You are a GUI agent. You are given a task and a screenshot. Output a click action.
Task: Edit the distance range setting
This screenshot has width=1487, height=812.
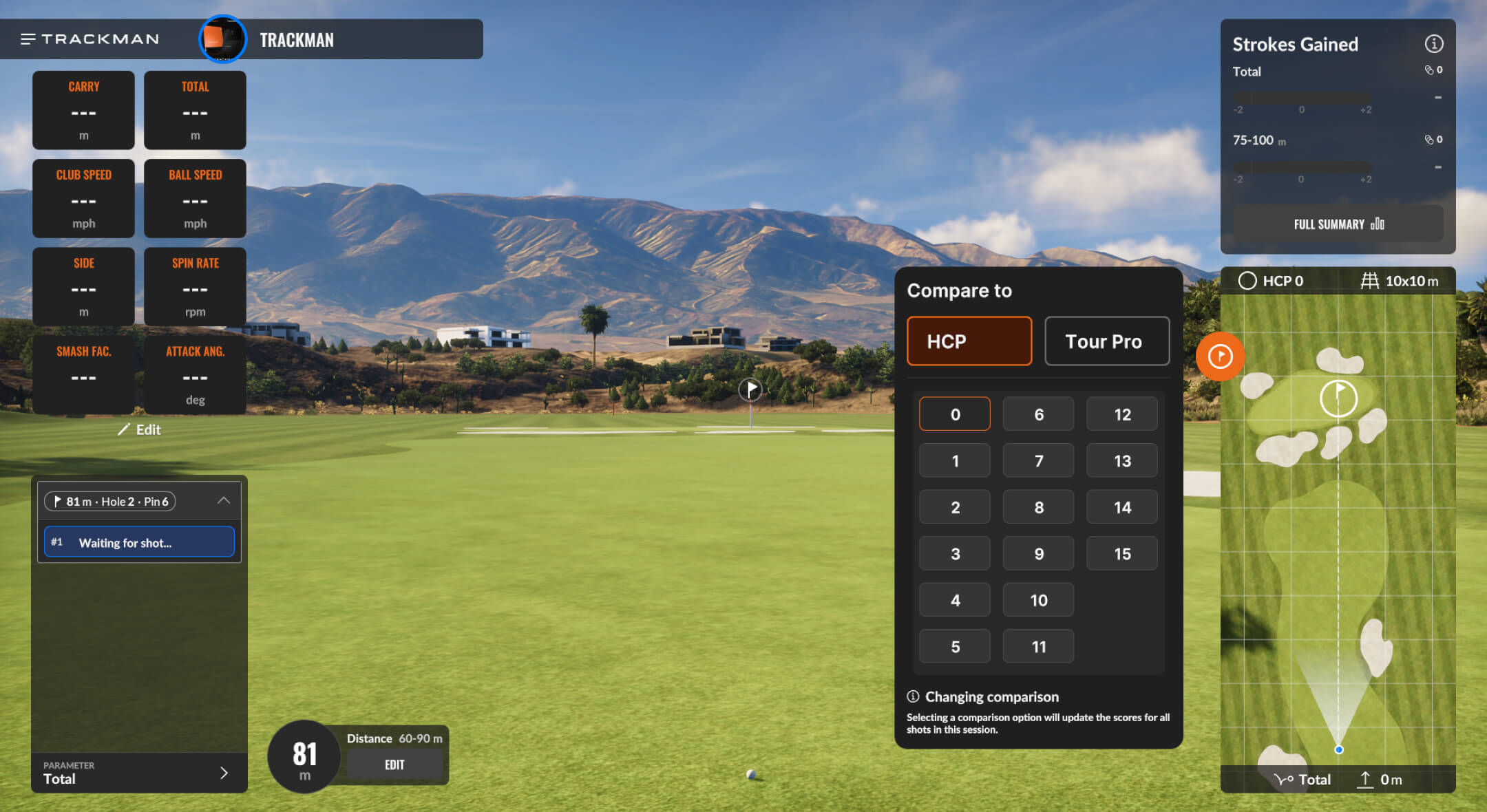[x=394, y=765]
